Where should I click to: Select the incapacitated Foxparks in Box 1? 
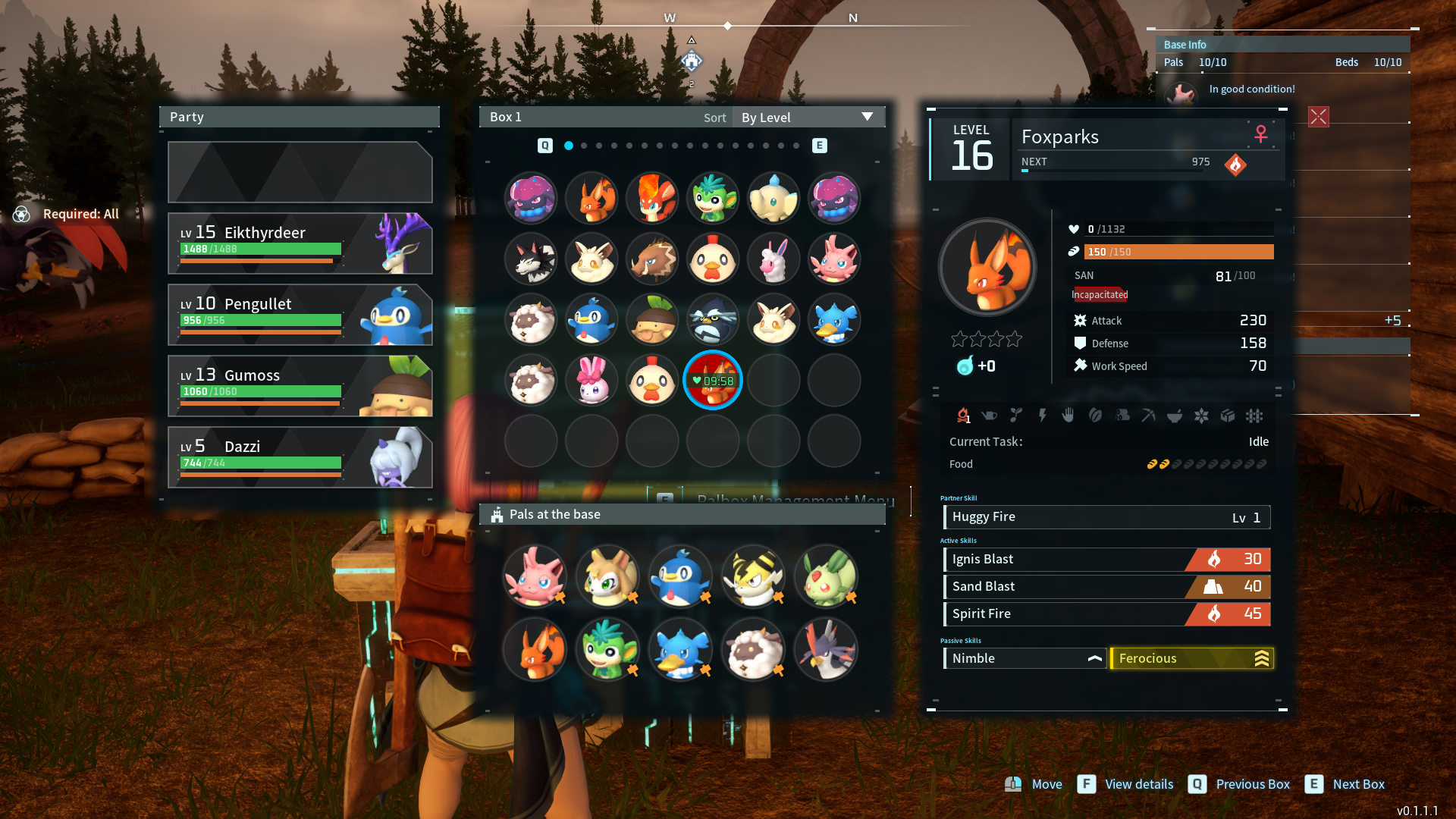point(713,380)
